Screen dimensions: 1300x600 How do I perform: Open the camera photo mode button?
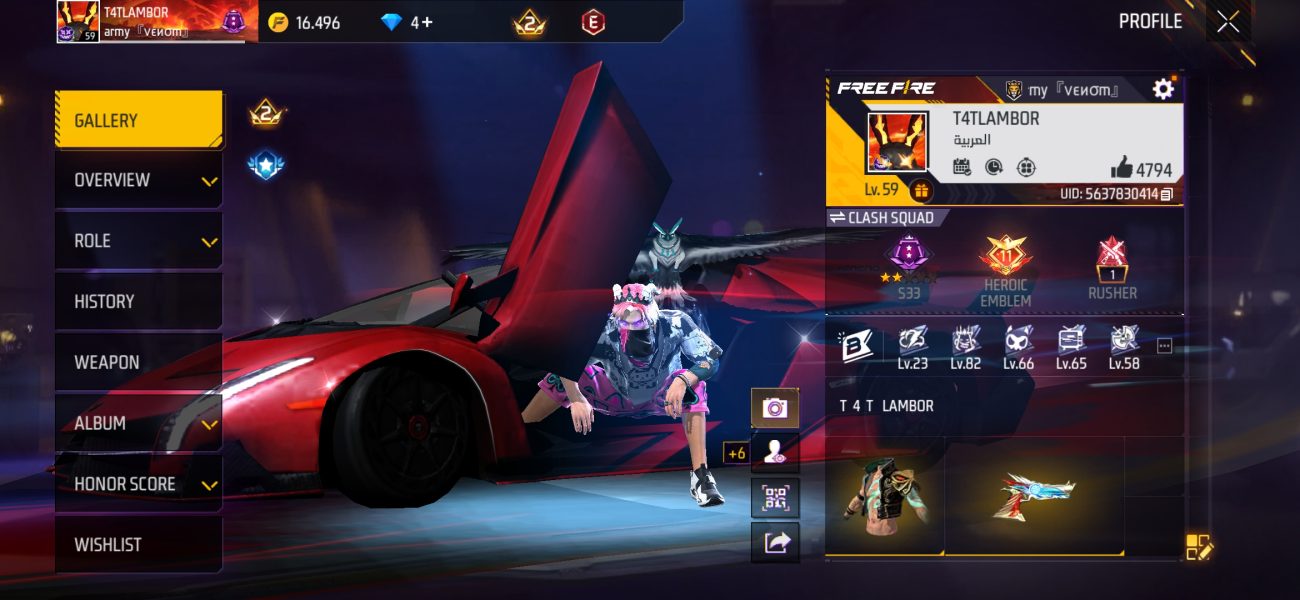[x=775, y=408]
